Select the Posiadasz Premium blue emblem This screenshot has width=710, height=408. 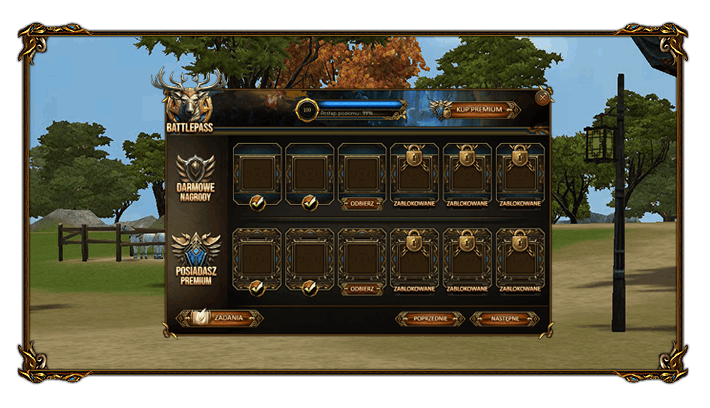click(195, 253)
